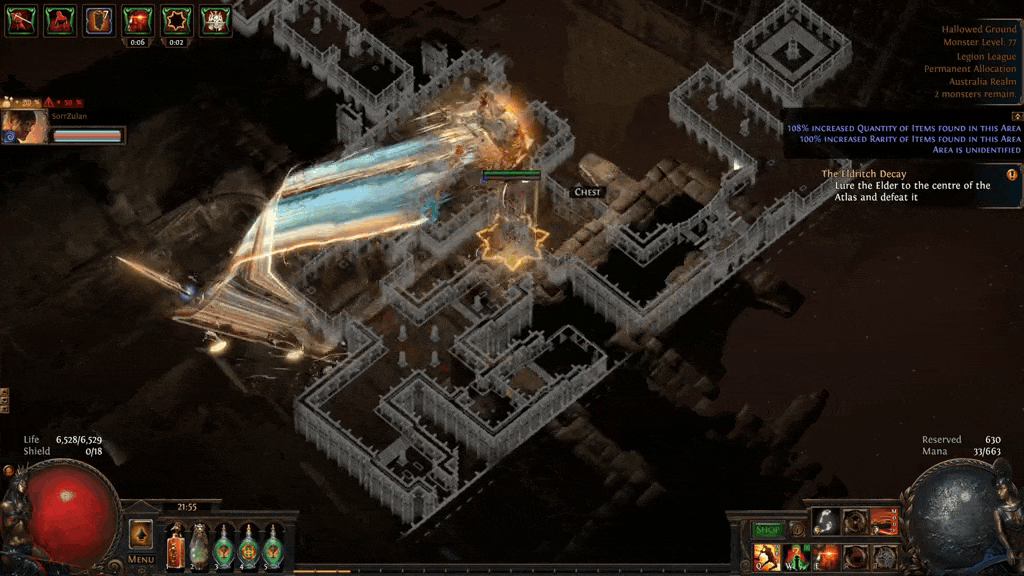Viewport: 1024px width, 576px height.
Task: Open the green Shop button
Action: click(767, 529)
